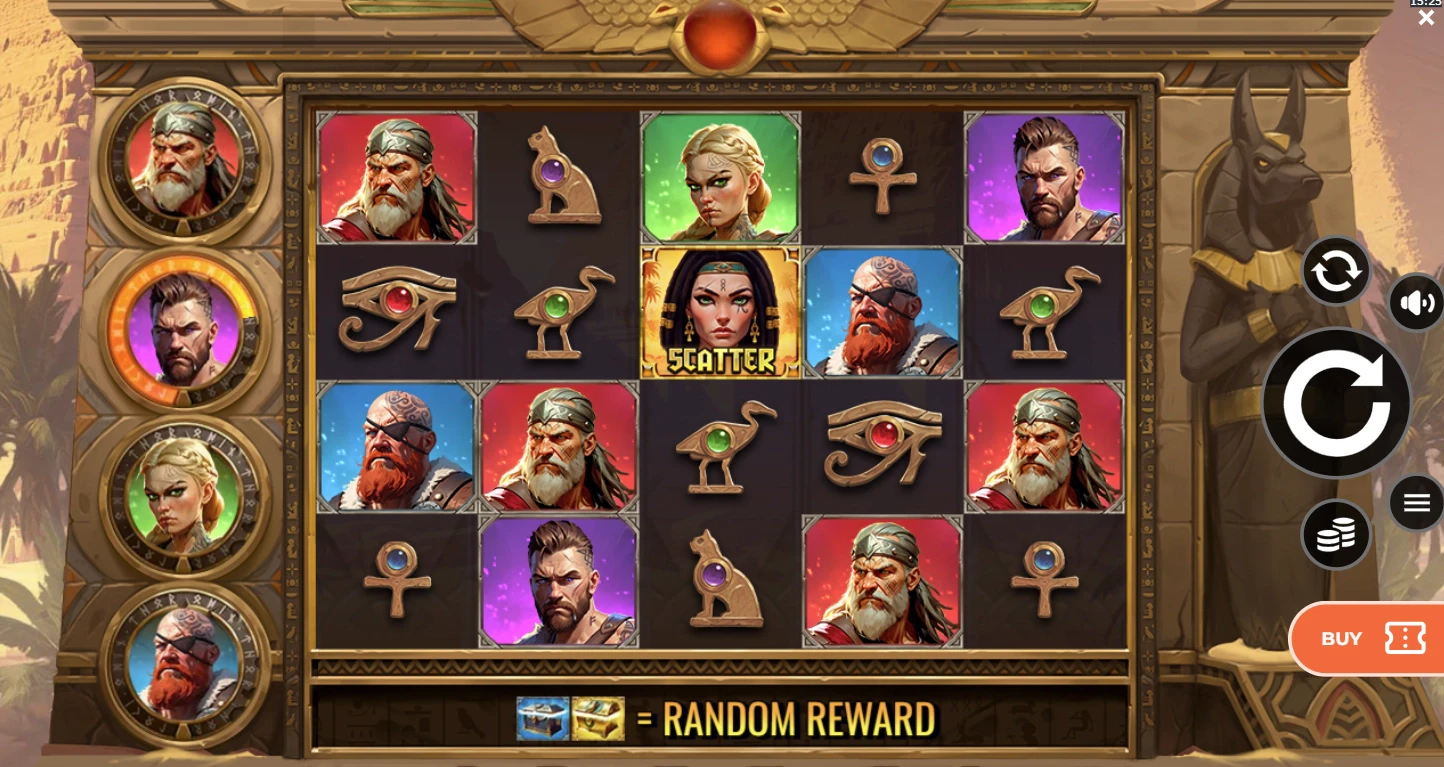Open the Autoplay settings icon
1444x767 pixels.
[x=1336, y=271]
